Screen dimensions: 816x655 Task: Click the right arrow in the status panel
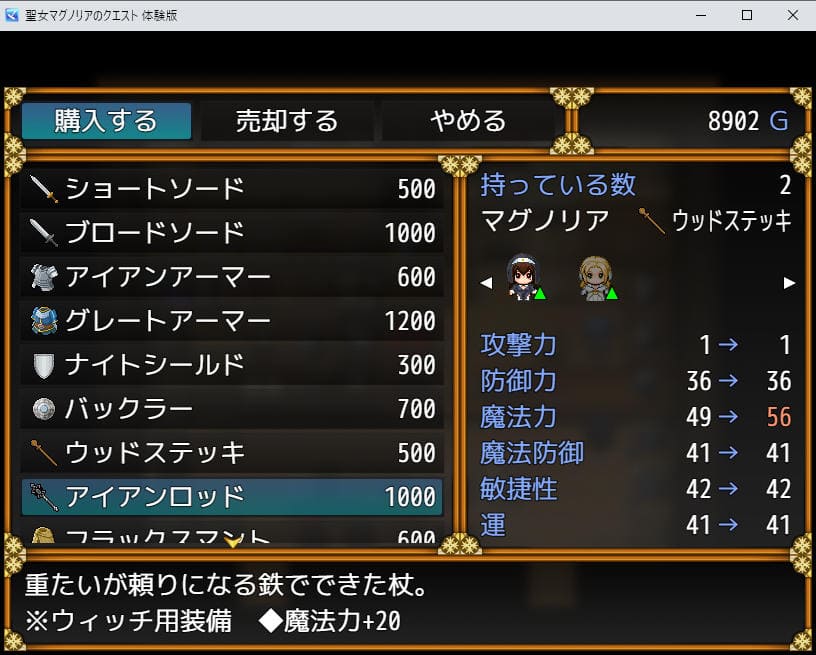click(789, 283)
